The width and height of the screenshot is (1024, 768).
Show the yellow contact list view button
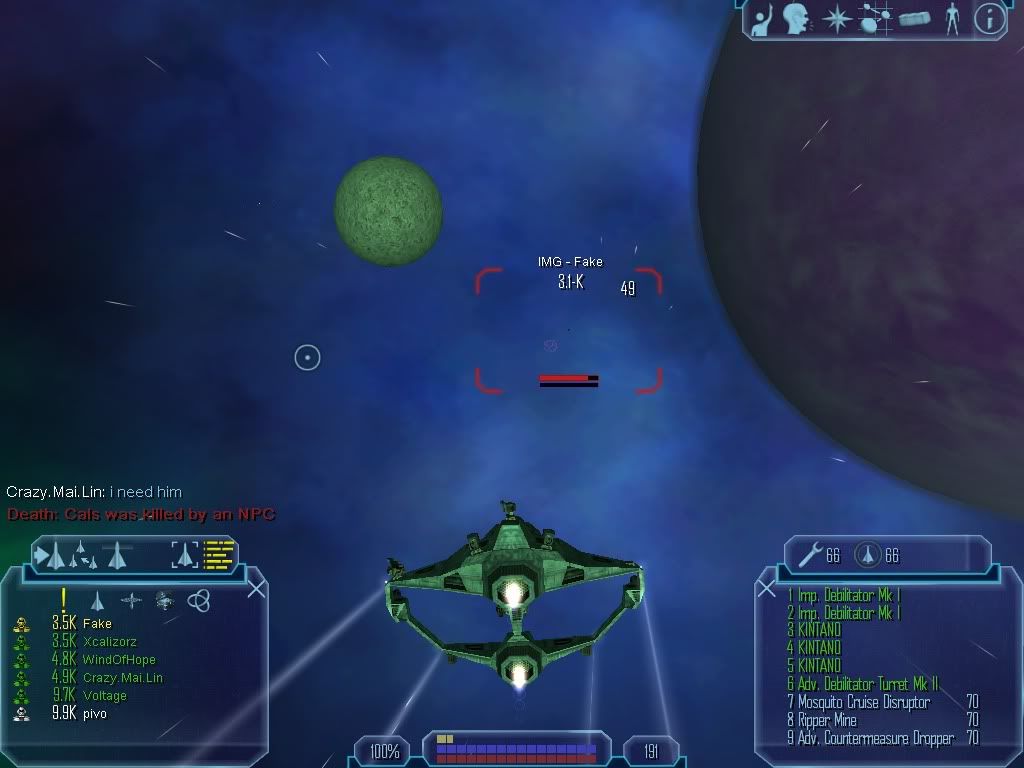click(x=218, y=553)
